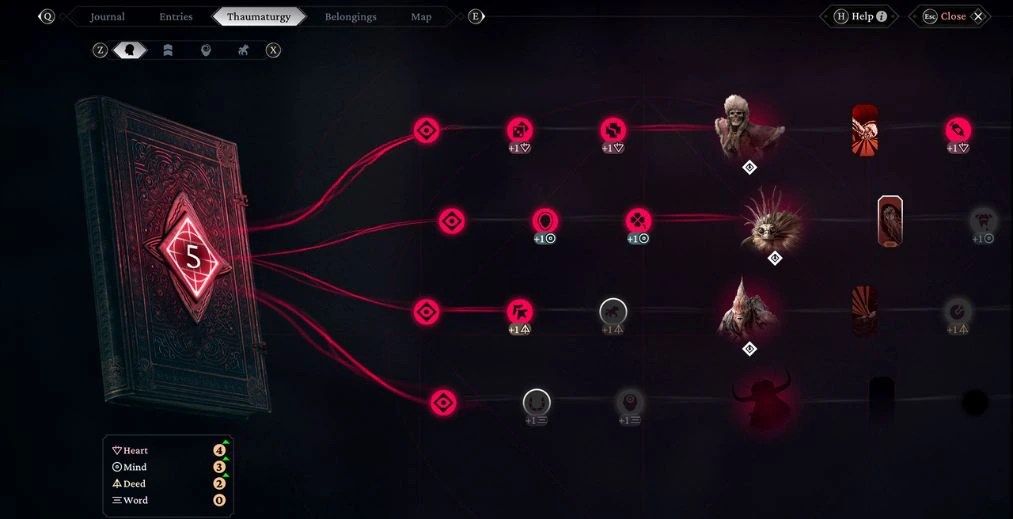Close the Thaumaturgy screen

point(952,17)
